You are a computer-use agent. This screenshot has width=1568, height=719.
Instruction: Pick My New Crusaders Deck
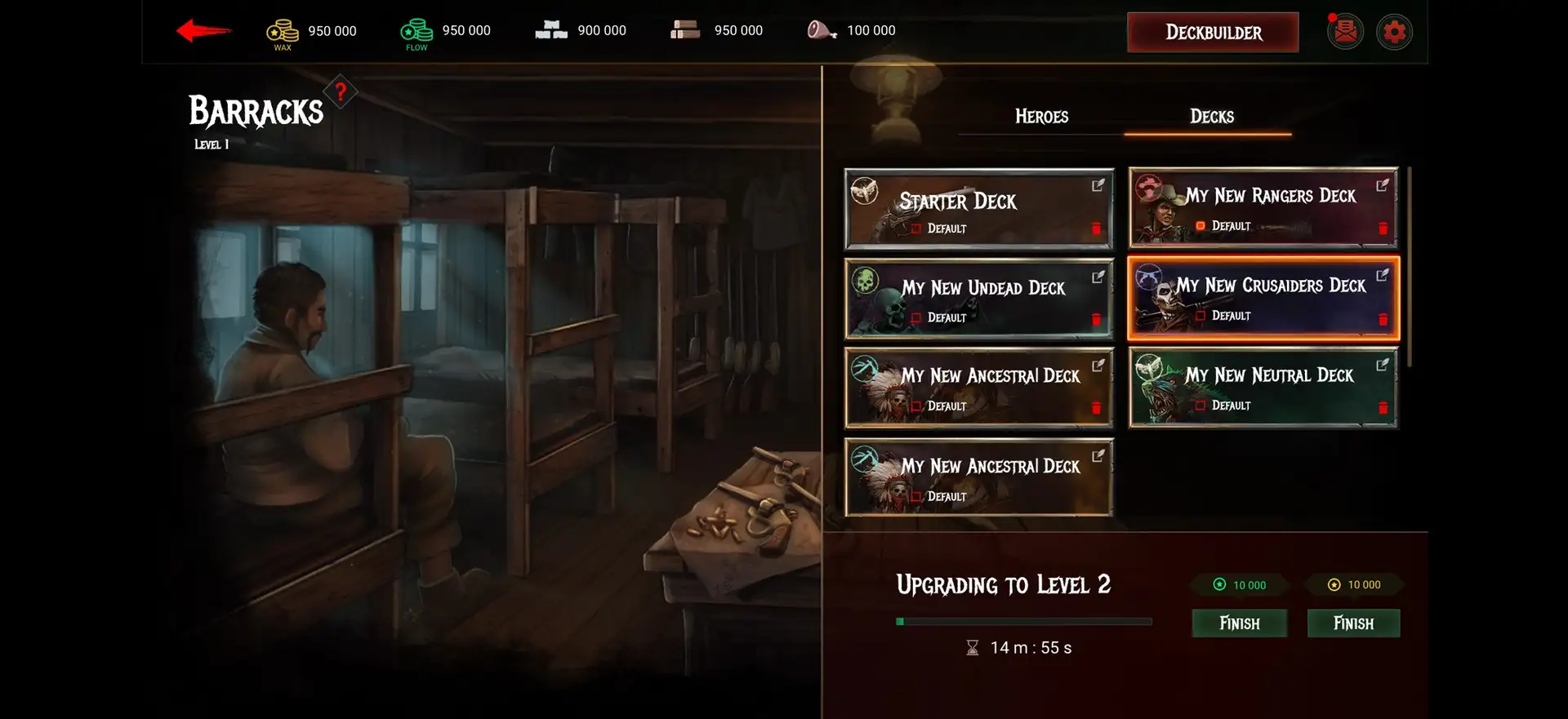pos(1263,298)
